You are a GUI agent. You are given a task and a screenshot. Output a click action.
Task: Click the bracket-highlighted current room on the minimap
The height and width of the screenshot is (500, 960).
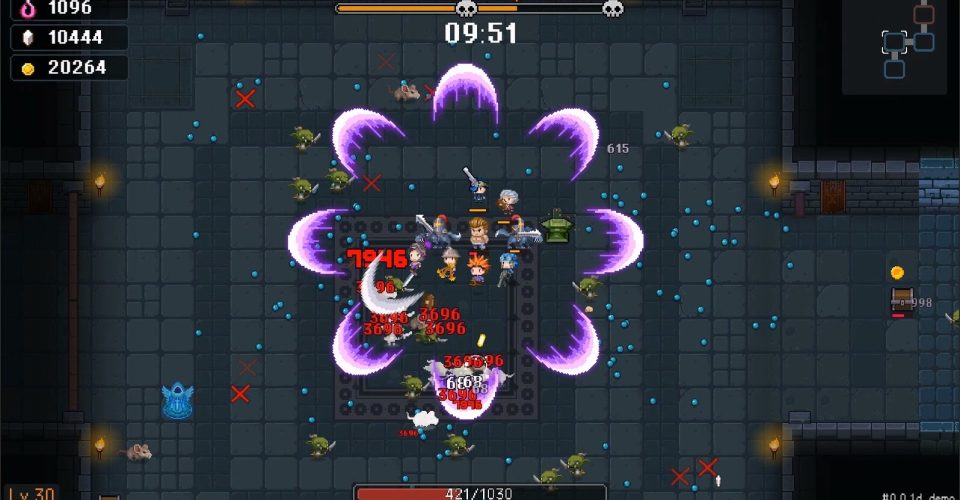pos(894,42)
